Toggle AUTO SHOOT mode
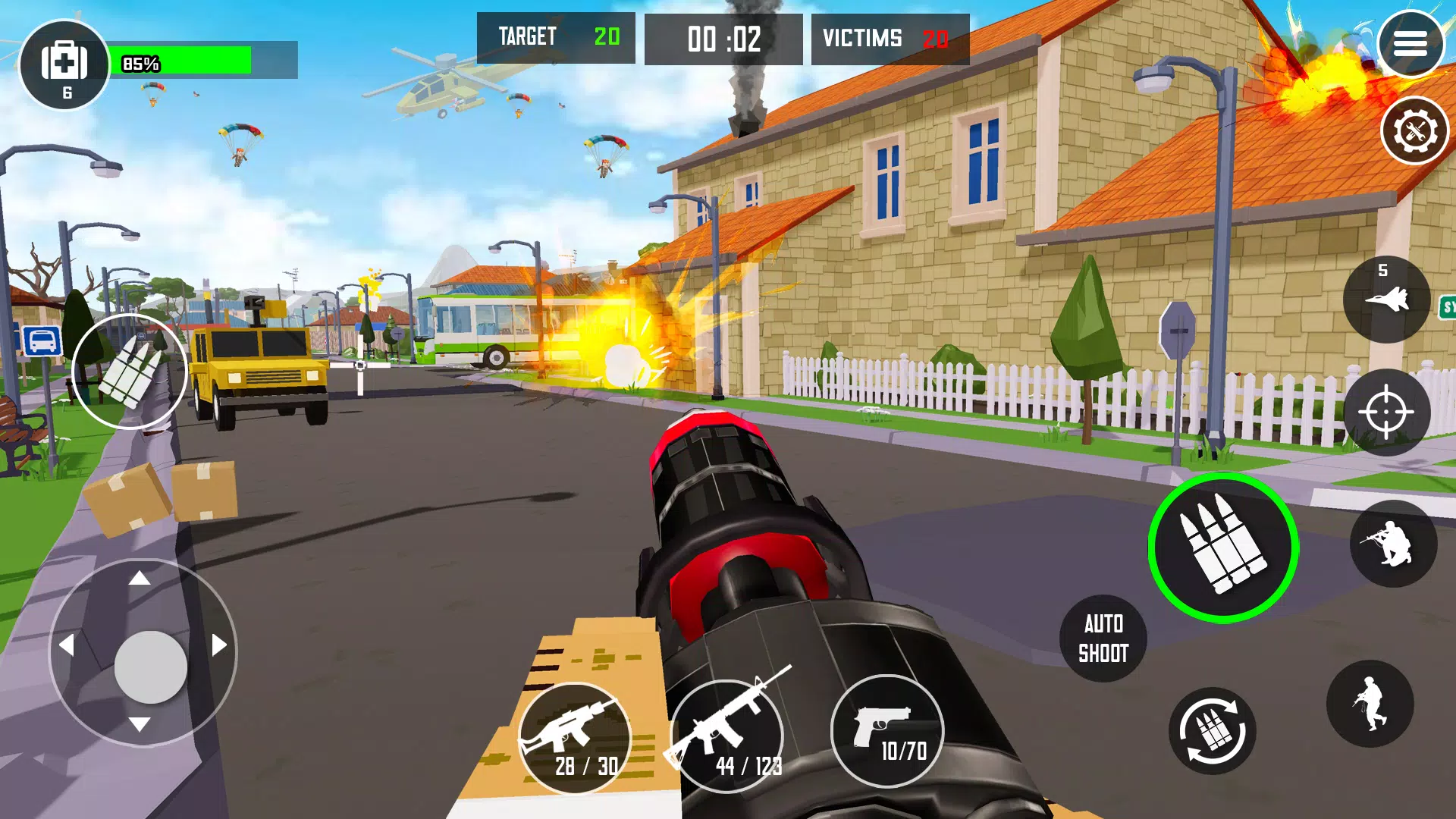 tap(1102, 638)
